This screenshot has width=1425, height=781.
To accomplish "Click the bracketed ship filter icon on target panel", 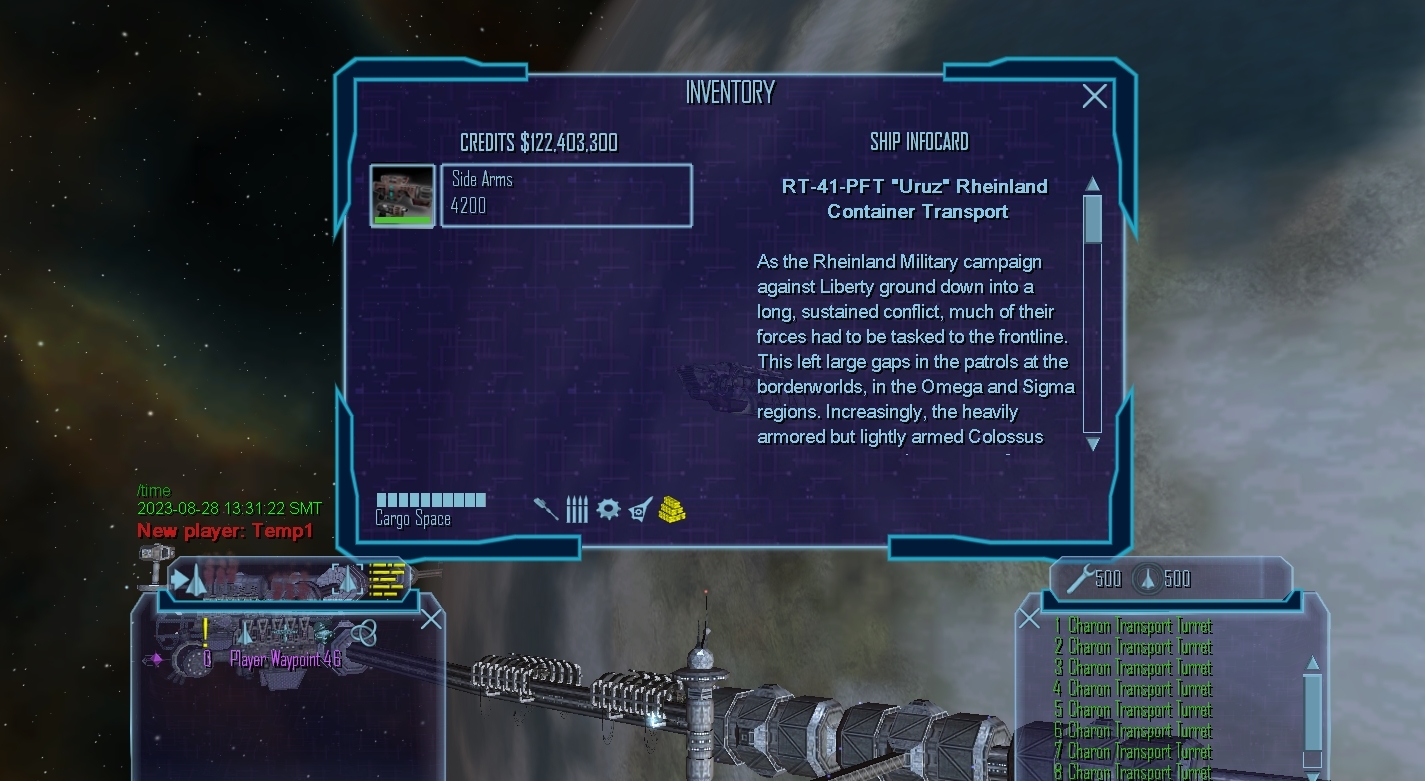I will click(x=347, y=579).
